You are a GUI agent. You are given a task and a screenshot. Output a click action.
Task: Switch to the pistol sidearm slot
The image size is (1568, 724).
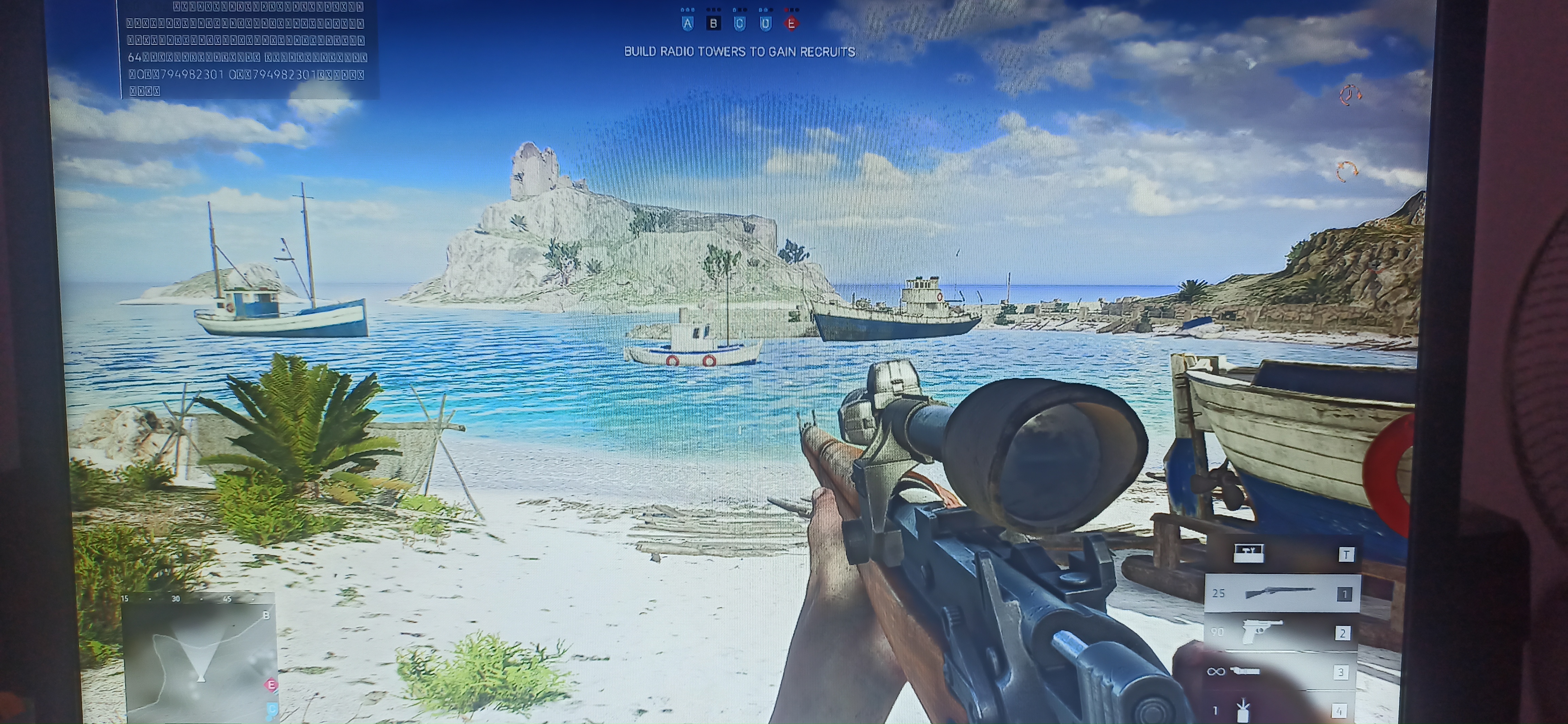[x=1281, y=633]
